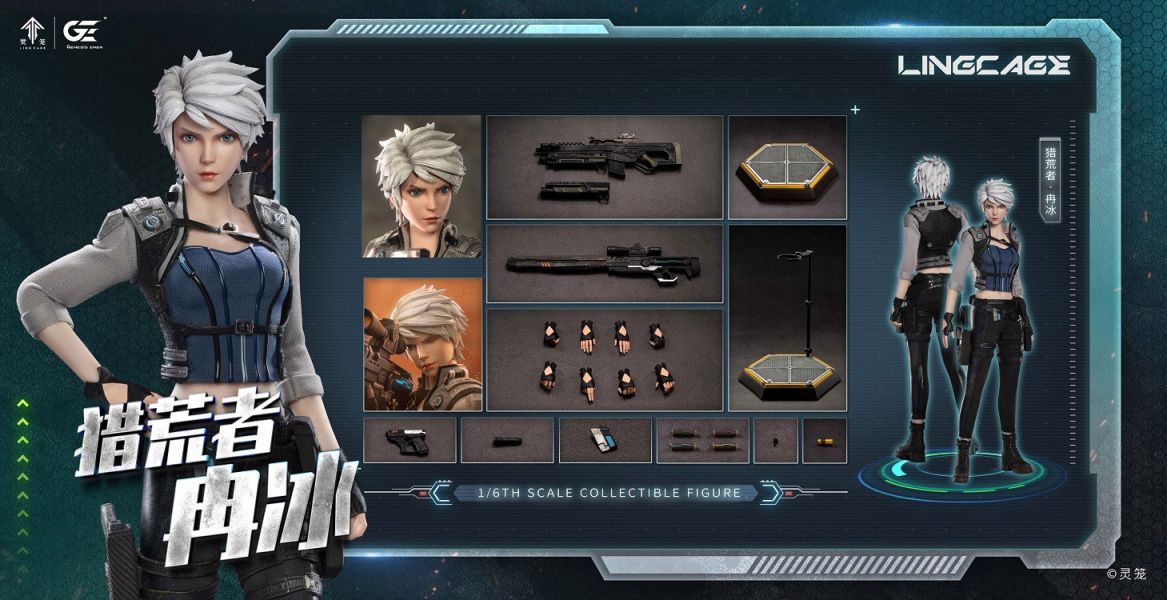Open the display stand with support pole tile
The width and height of the screenshot is (1167, 600).
click(787, 318)
